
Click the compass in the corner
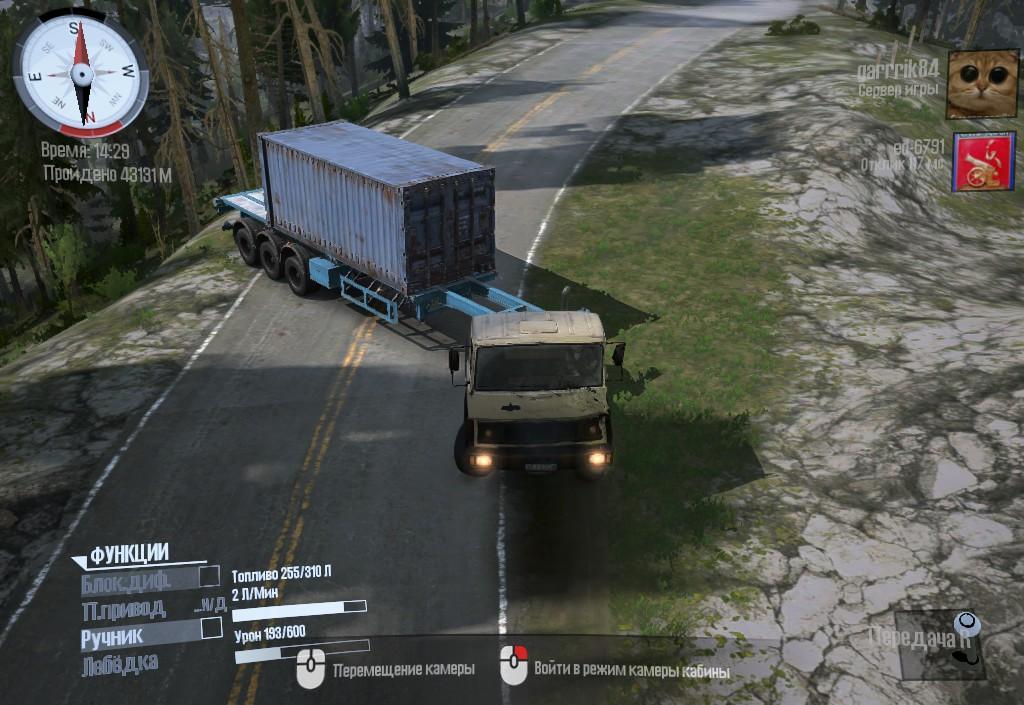(81, 73)
